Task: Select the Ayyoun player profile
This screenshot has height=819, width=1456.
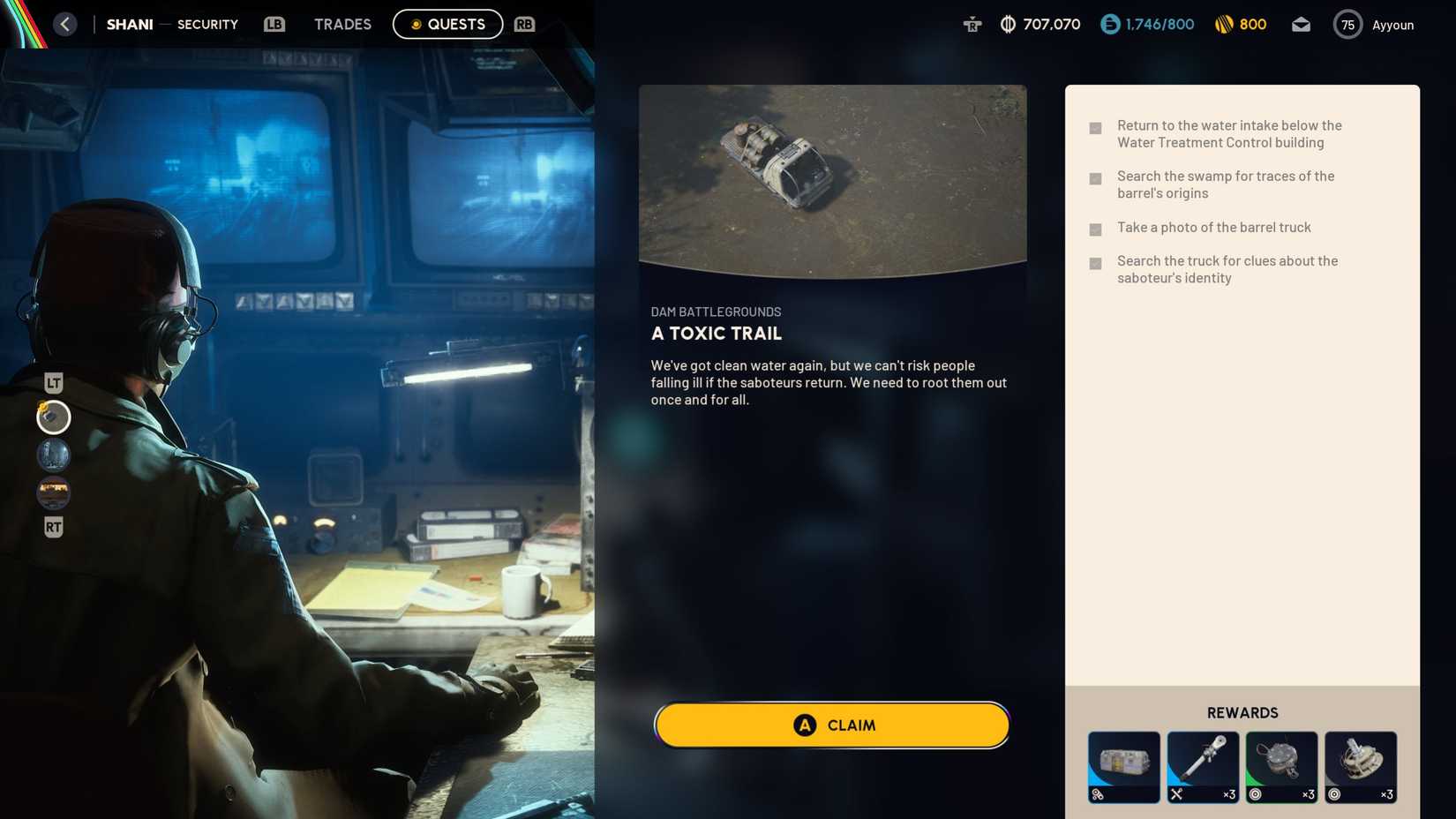Action: (x=1393, y=24)
